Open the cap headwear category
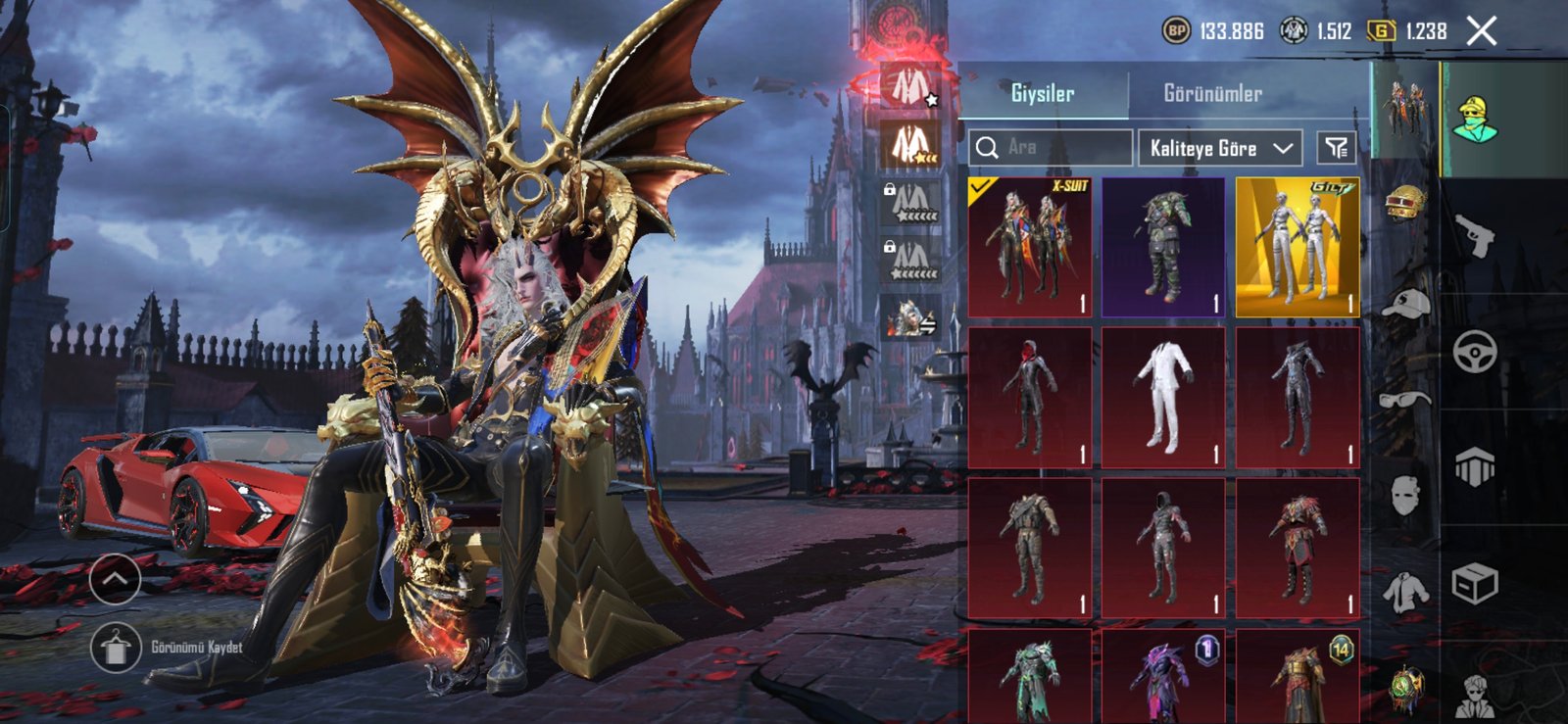The height and width of the screenshot is (724, 1568). (x=1405, y=304)
